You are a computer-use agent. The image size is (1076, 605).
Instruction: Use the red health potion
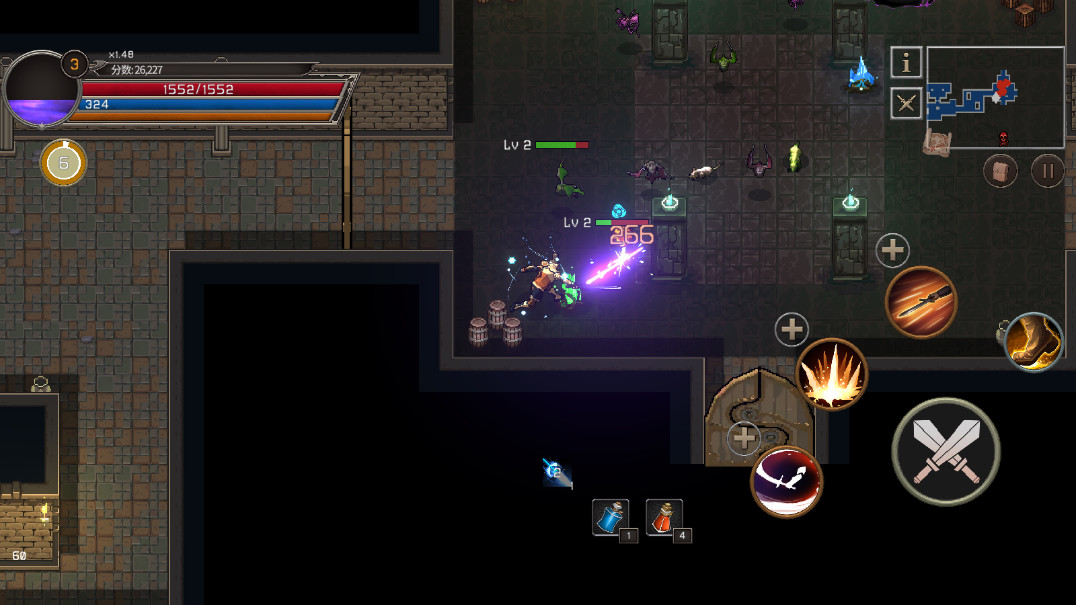(x=664, y=517)
